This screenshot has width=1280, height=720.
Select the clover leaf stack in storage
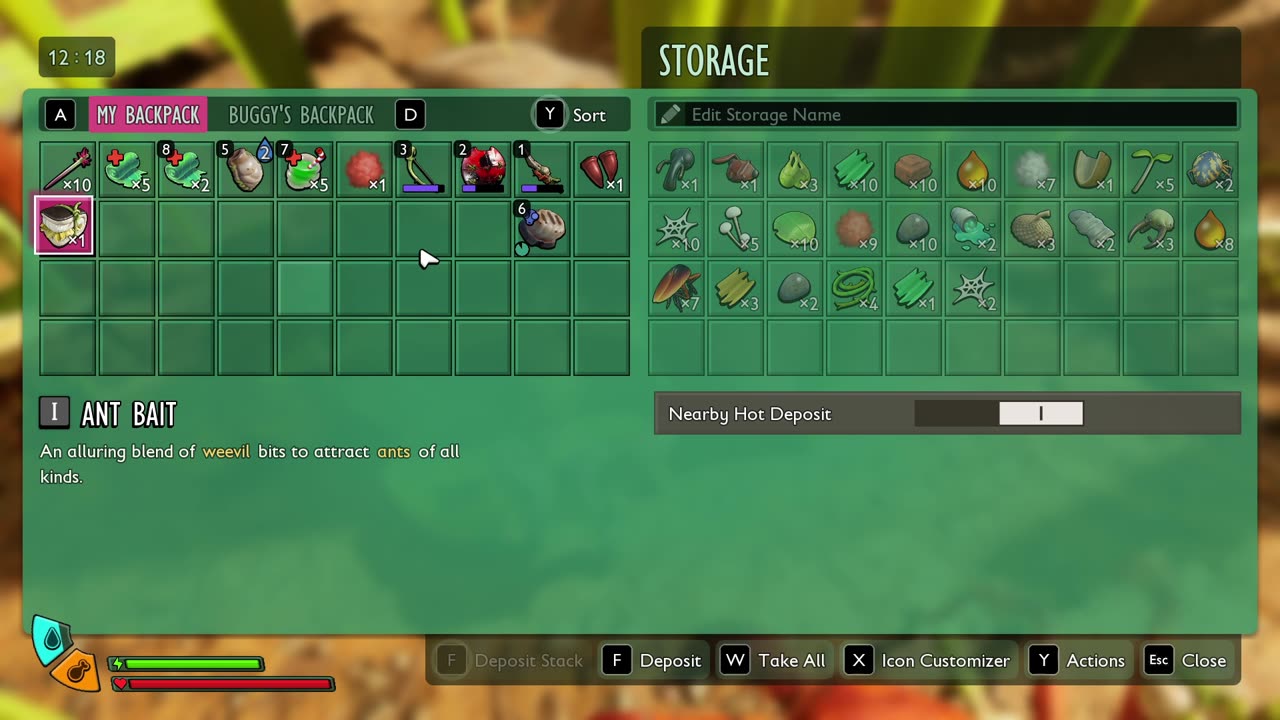(x=796, y=229)
